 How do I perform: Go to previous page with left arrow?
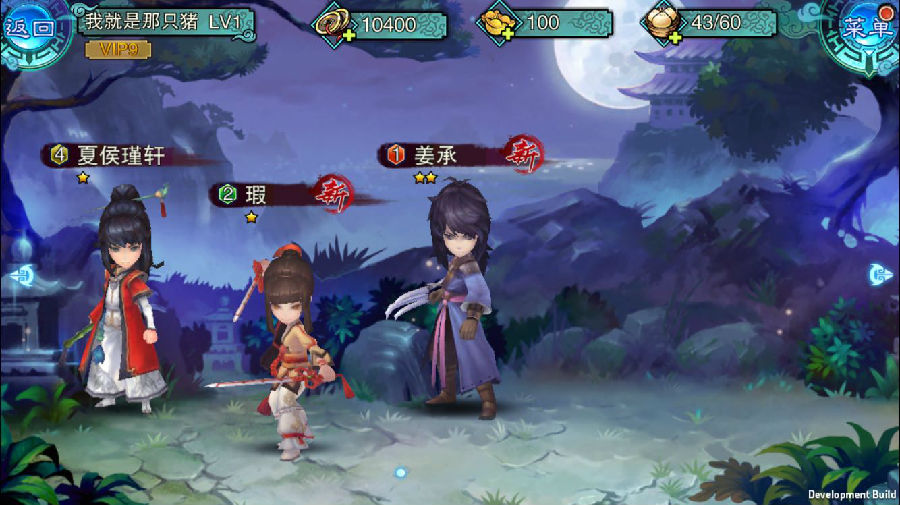point(20,275)
